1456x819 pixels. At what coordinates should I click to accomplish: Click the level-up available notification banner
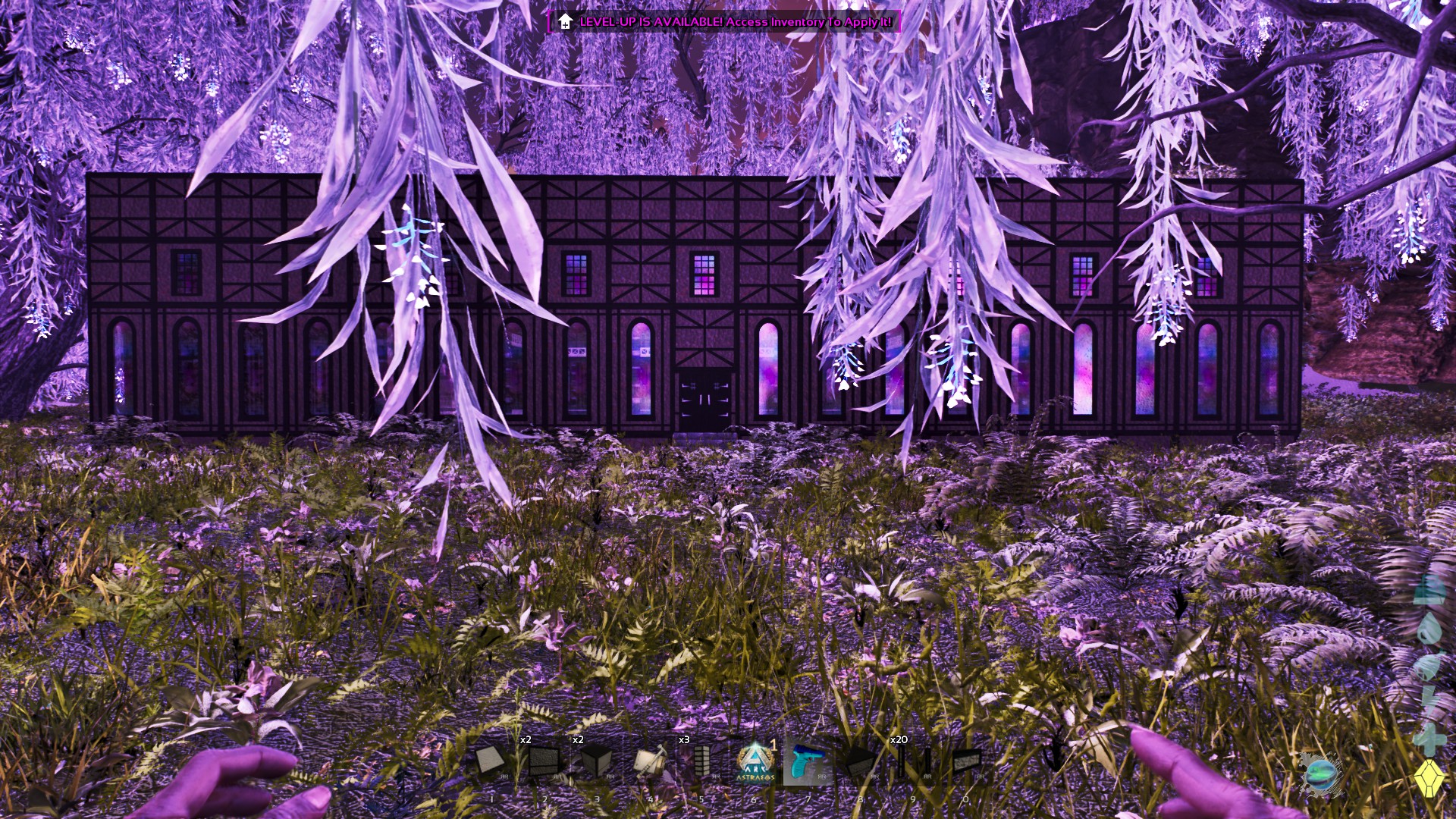(x=724, y=21)
